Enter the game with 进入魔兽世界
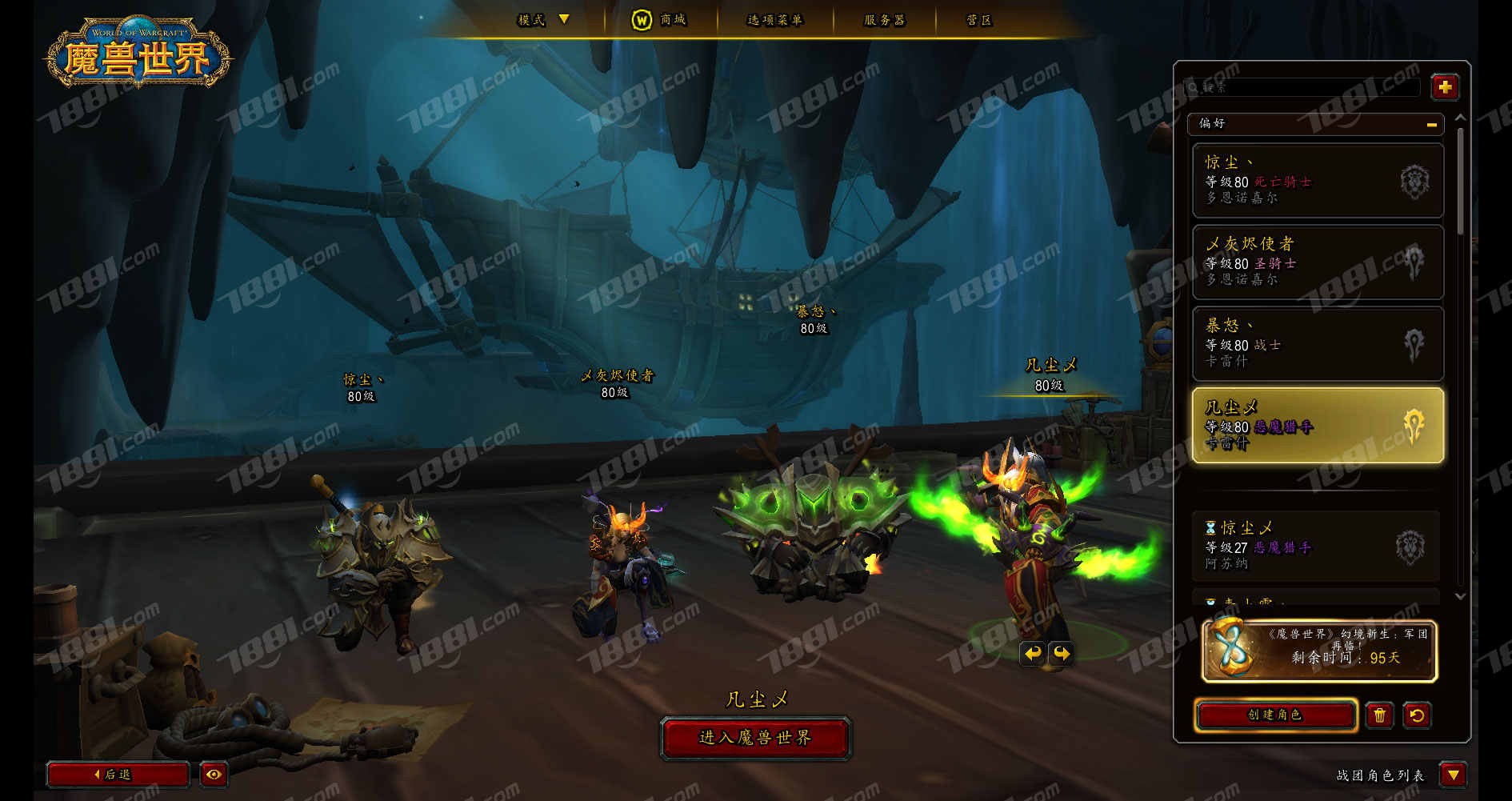 [755, 737]
